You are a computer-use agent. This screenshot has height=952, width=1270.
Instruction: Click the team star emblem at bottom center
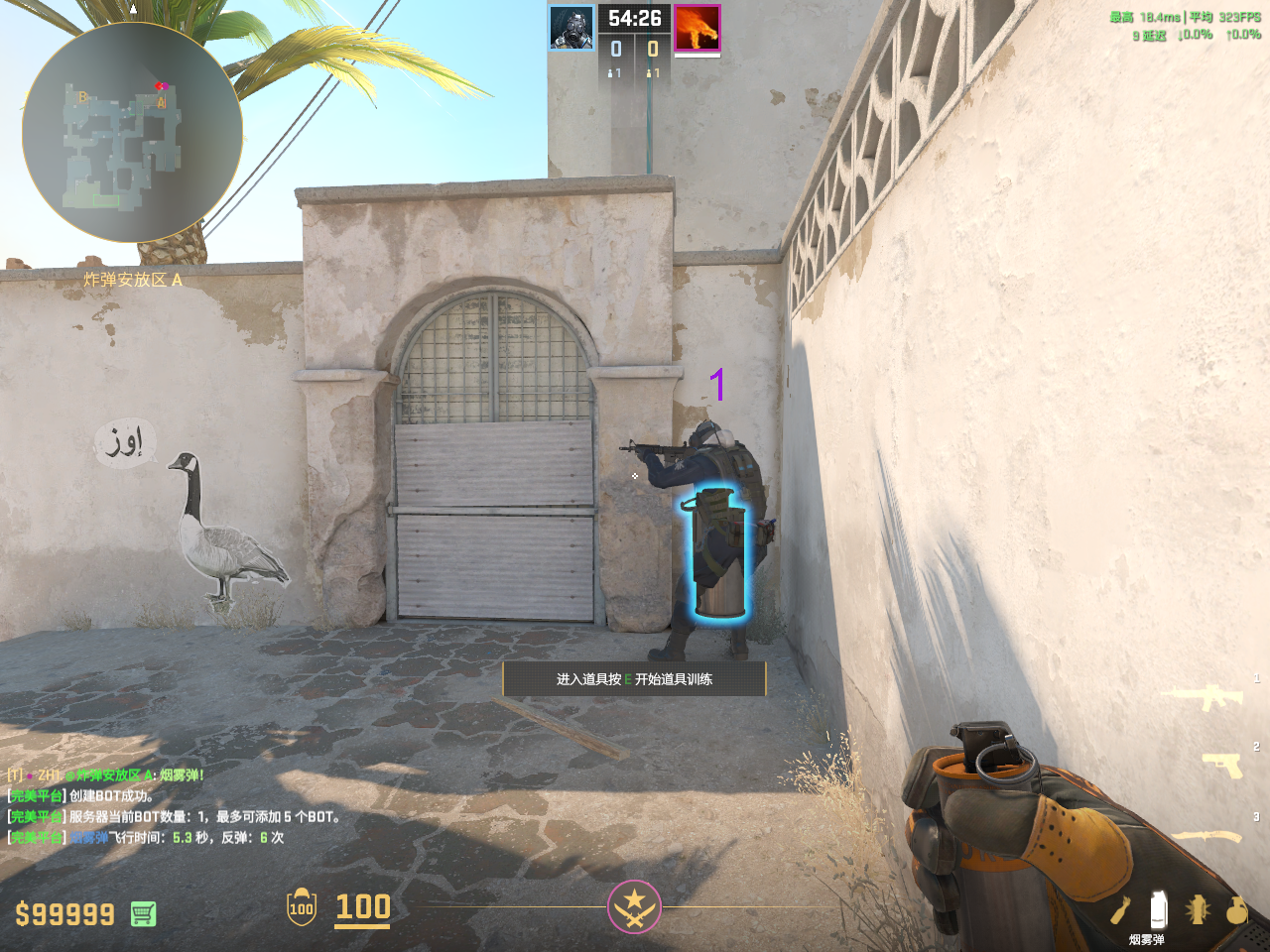click(634, 906)
